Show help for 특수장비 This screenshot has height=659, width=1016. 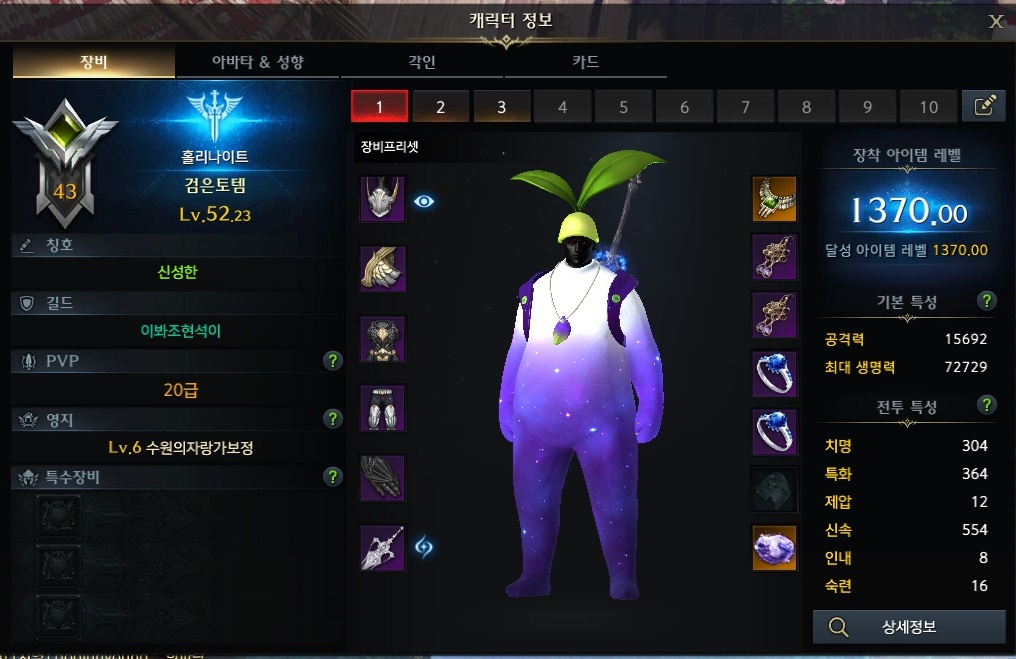coord(333,477)
